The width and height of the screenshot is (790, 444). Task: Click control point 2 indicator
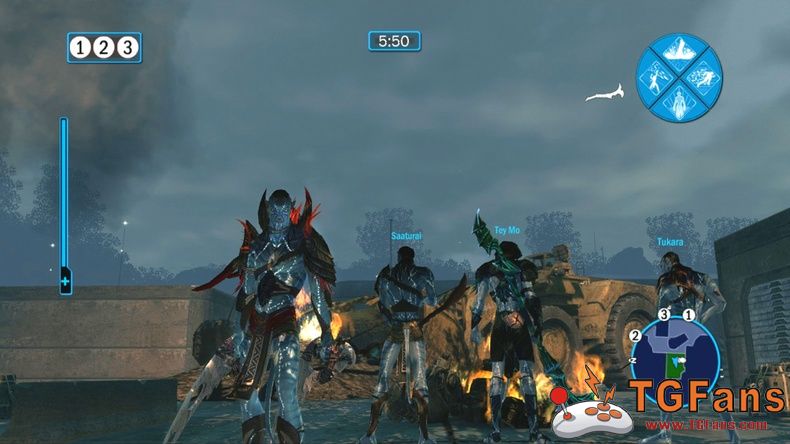point(104,47)
